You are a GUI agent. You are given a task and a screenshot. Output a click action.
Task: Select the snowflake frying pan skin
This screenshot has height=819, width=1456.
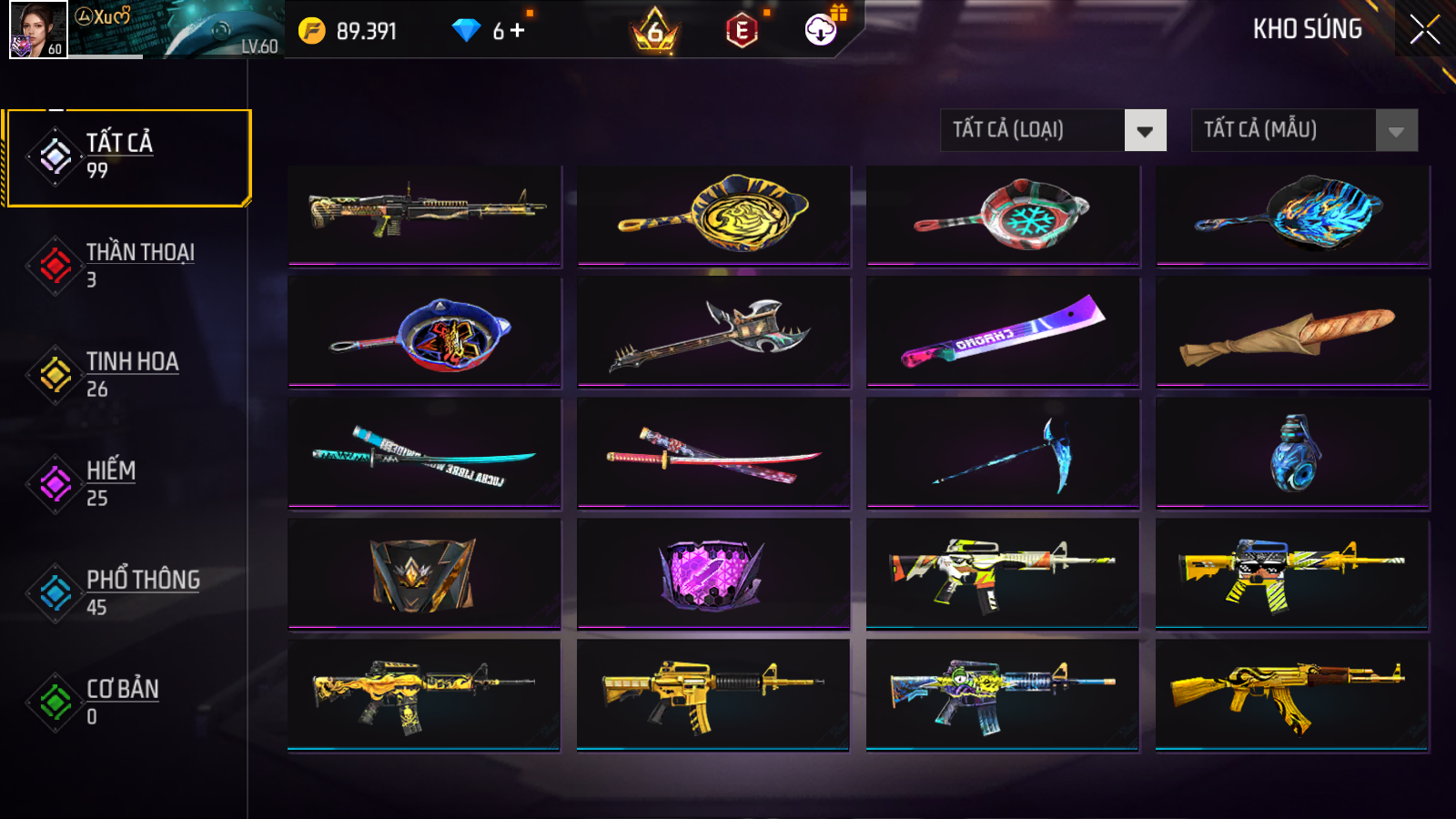(x=1003, y=216)
